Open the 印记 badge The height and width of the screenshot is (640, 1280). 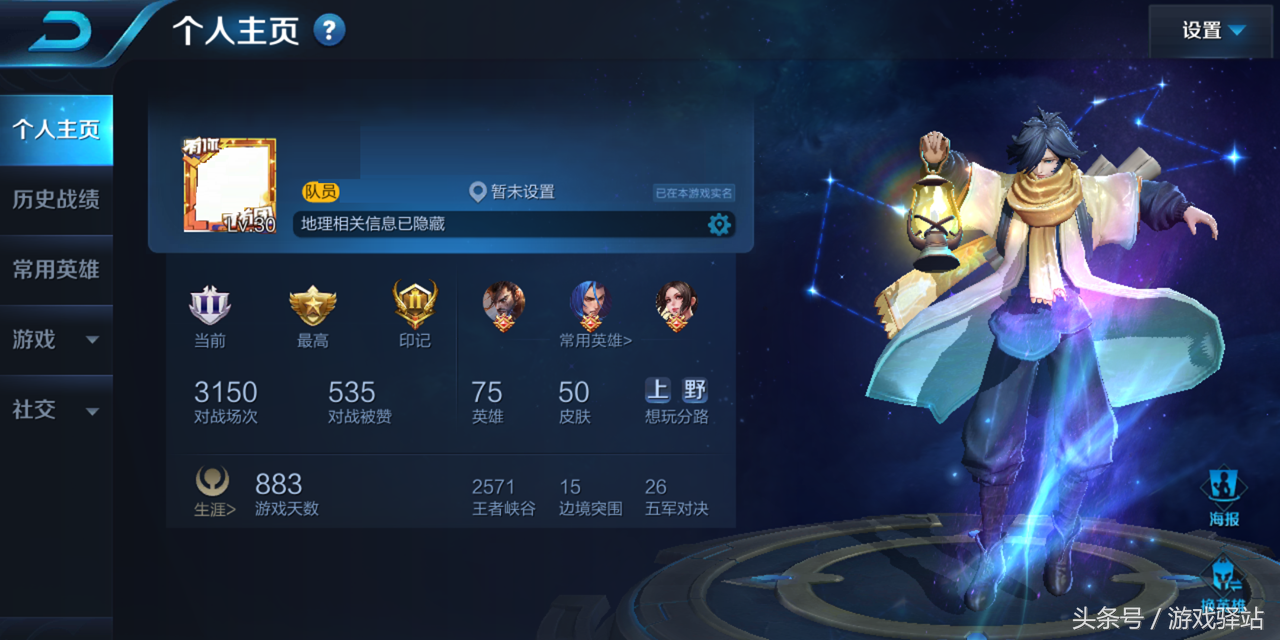pyautogui.click(x=414, y=306)
